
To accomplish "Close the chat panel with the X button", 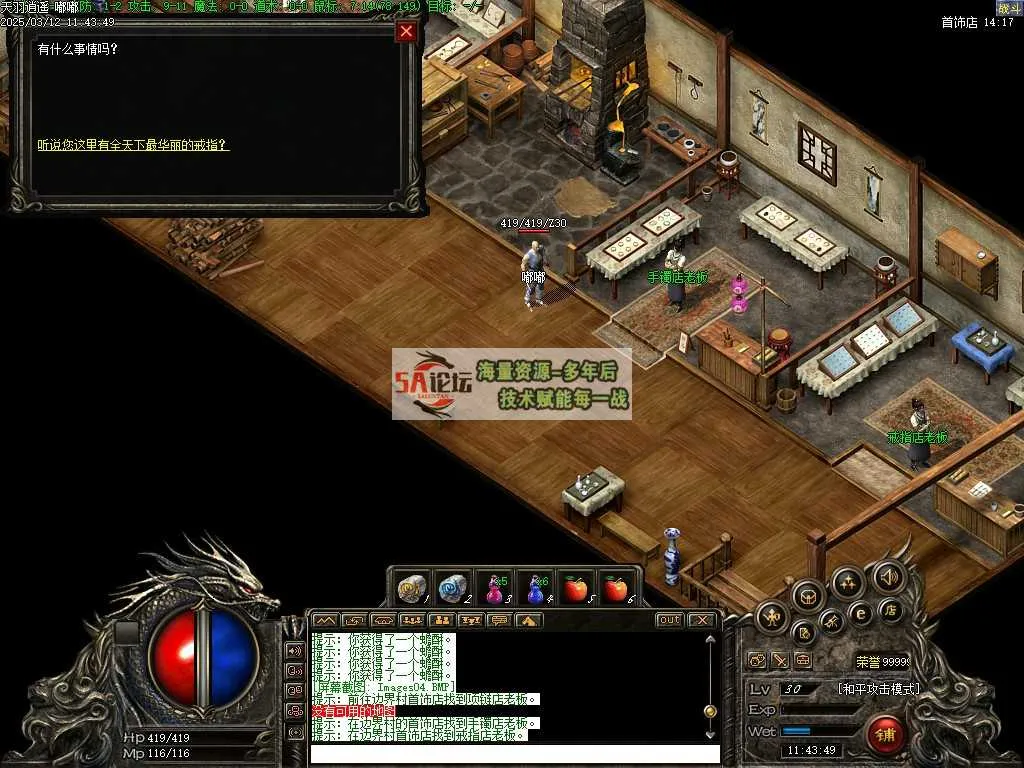I will pos(702,620).
